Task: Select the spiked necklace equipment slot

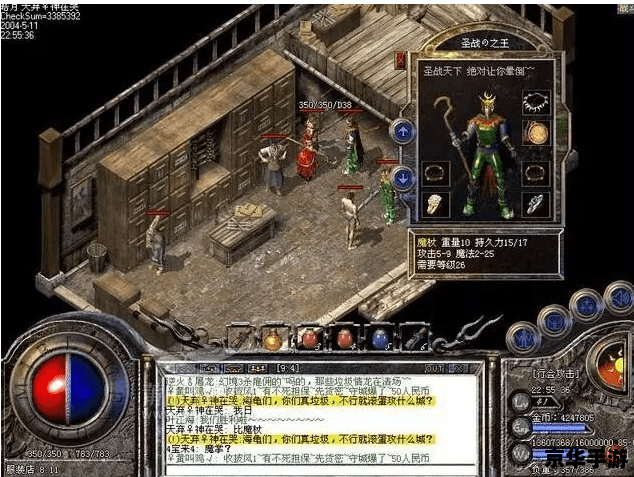Action: [x=536, y=102]
